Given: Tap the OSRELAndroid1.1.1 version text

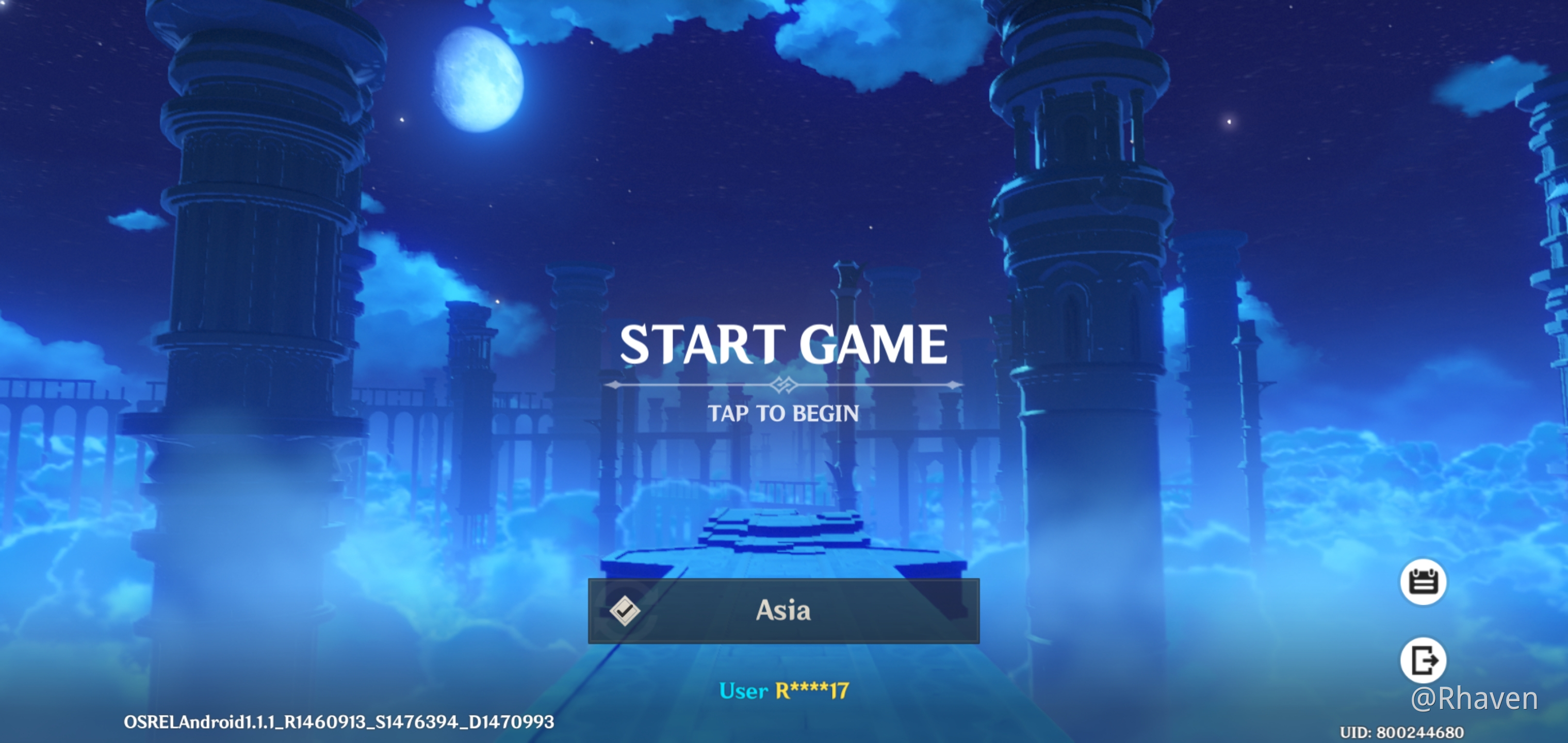Looking at the screenshot, I should point(338,723).
